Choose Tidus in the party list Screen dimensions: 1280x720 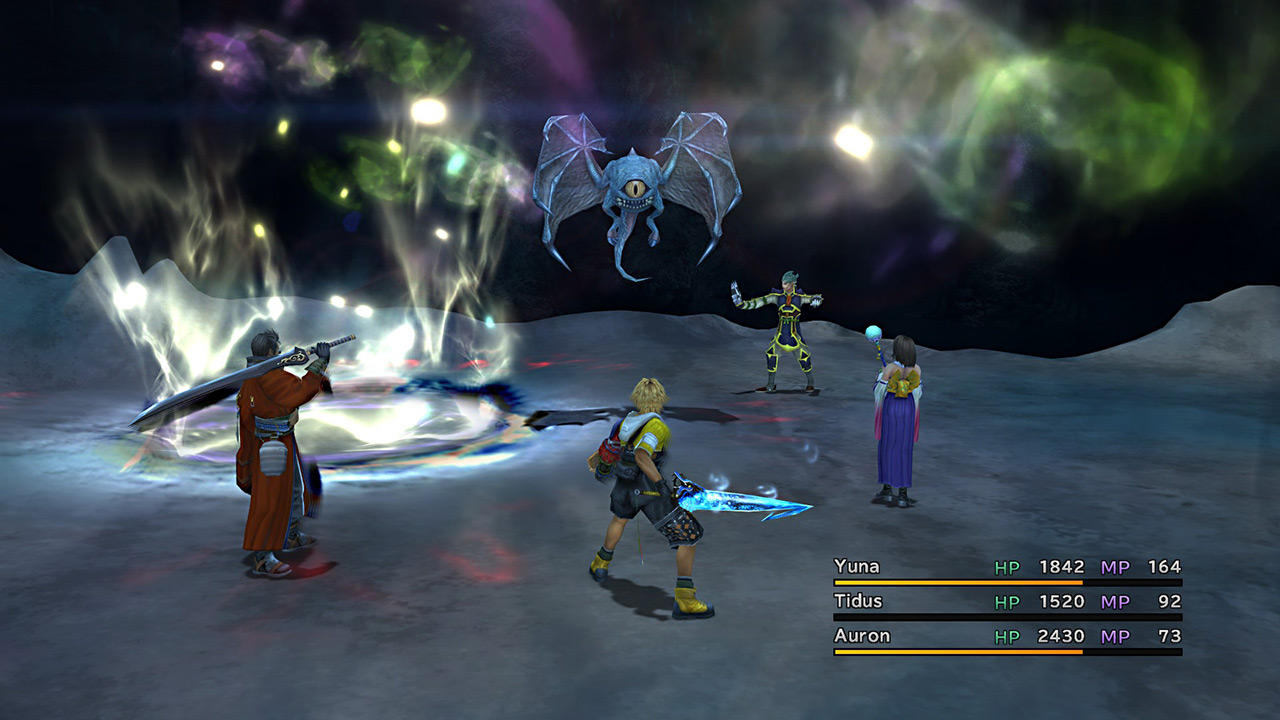tap(1007, 602)
